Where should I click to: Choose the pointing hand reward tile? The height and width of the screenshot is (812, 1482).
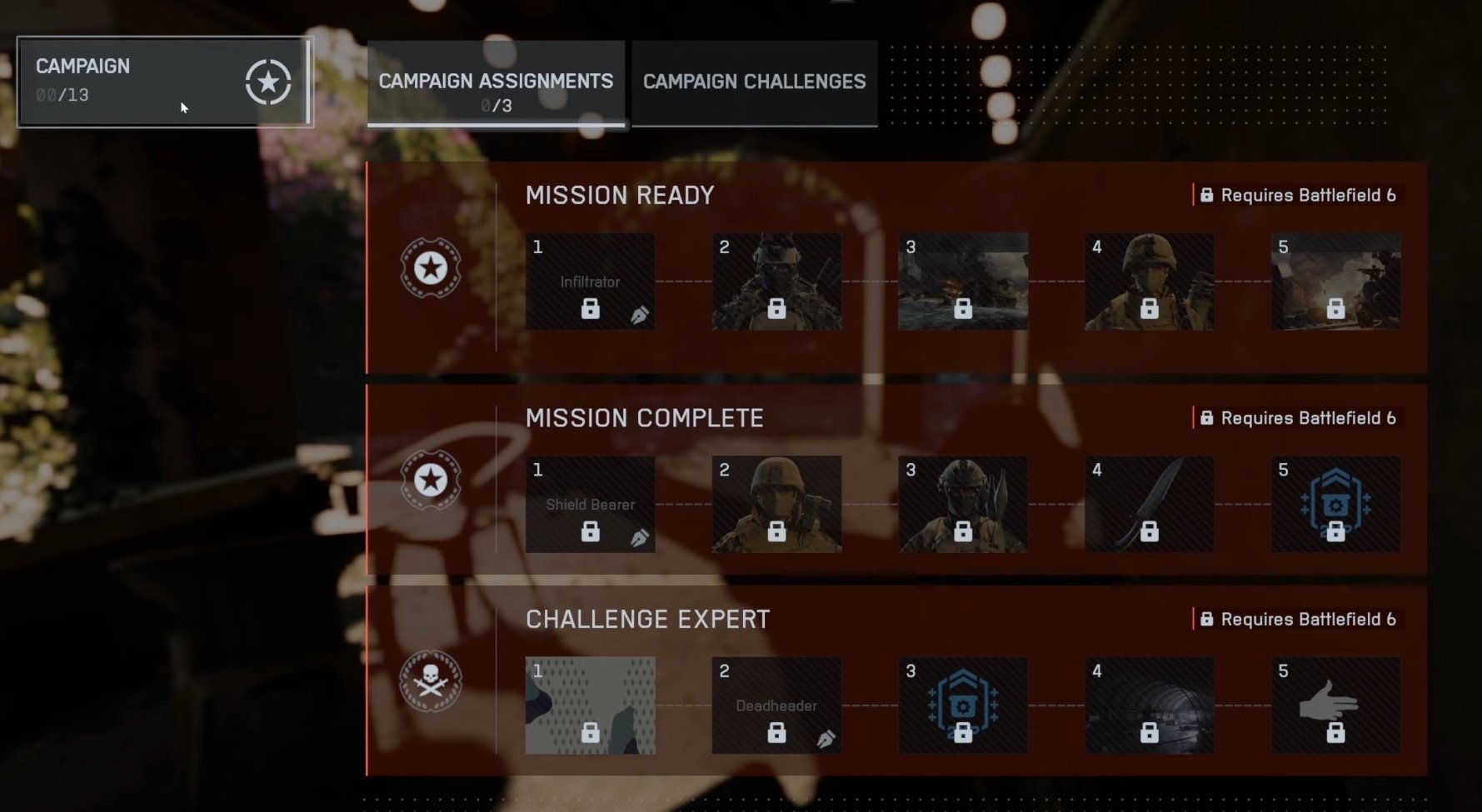(1335, 705)
